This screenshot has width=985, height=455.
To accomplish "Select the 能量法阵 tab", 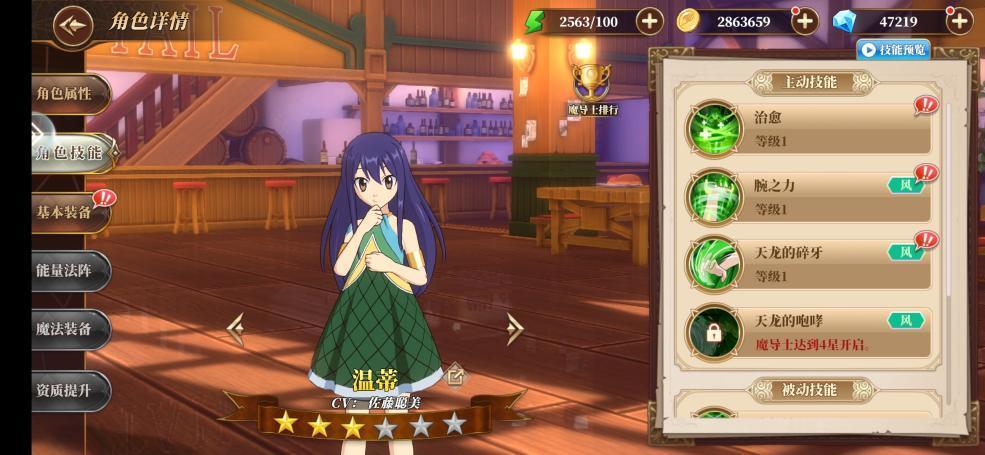I will pos(65,271).
